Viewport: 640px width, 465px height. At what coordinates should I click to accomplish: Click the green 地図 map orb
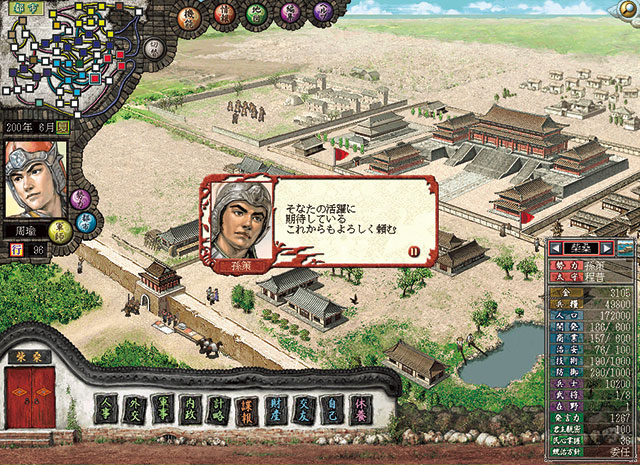click(x=258, y=14)
